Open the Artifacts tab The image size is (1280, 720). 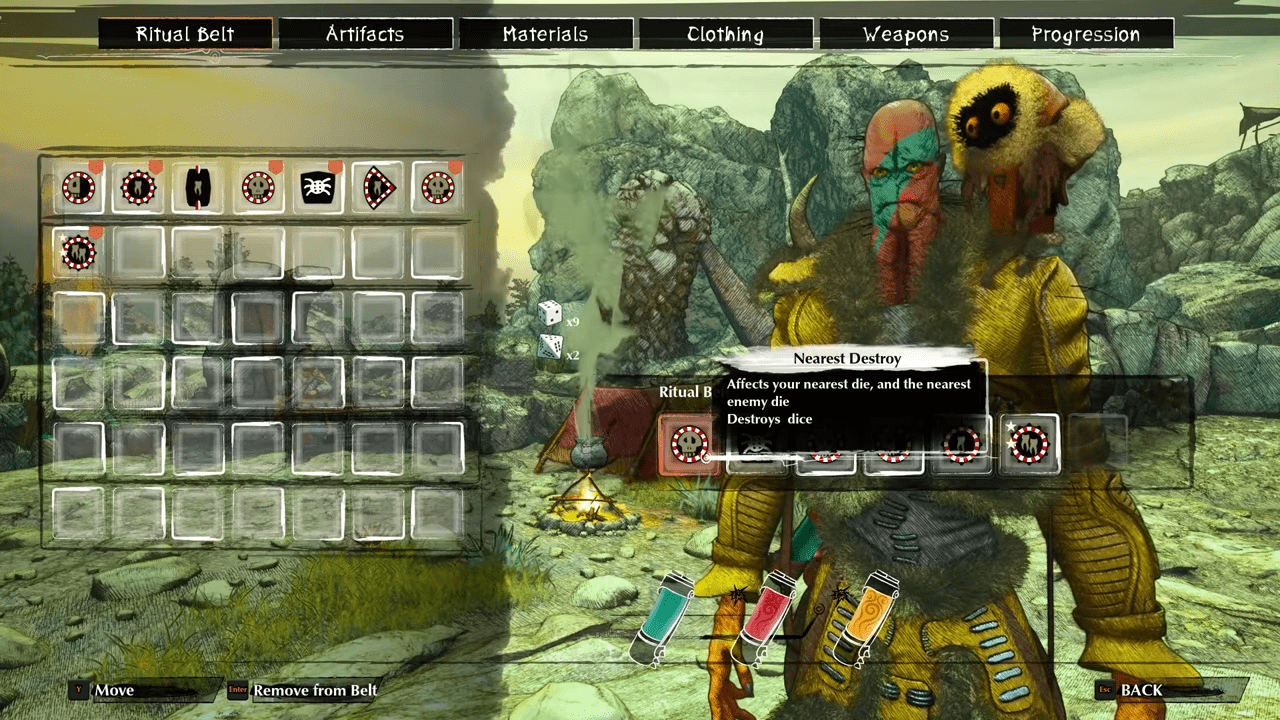(x=365, y=34)
